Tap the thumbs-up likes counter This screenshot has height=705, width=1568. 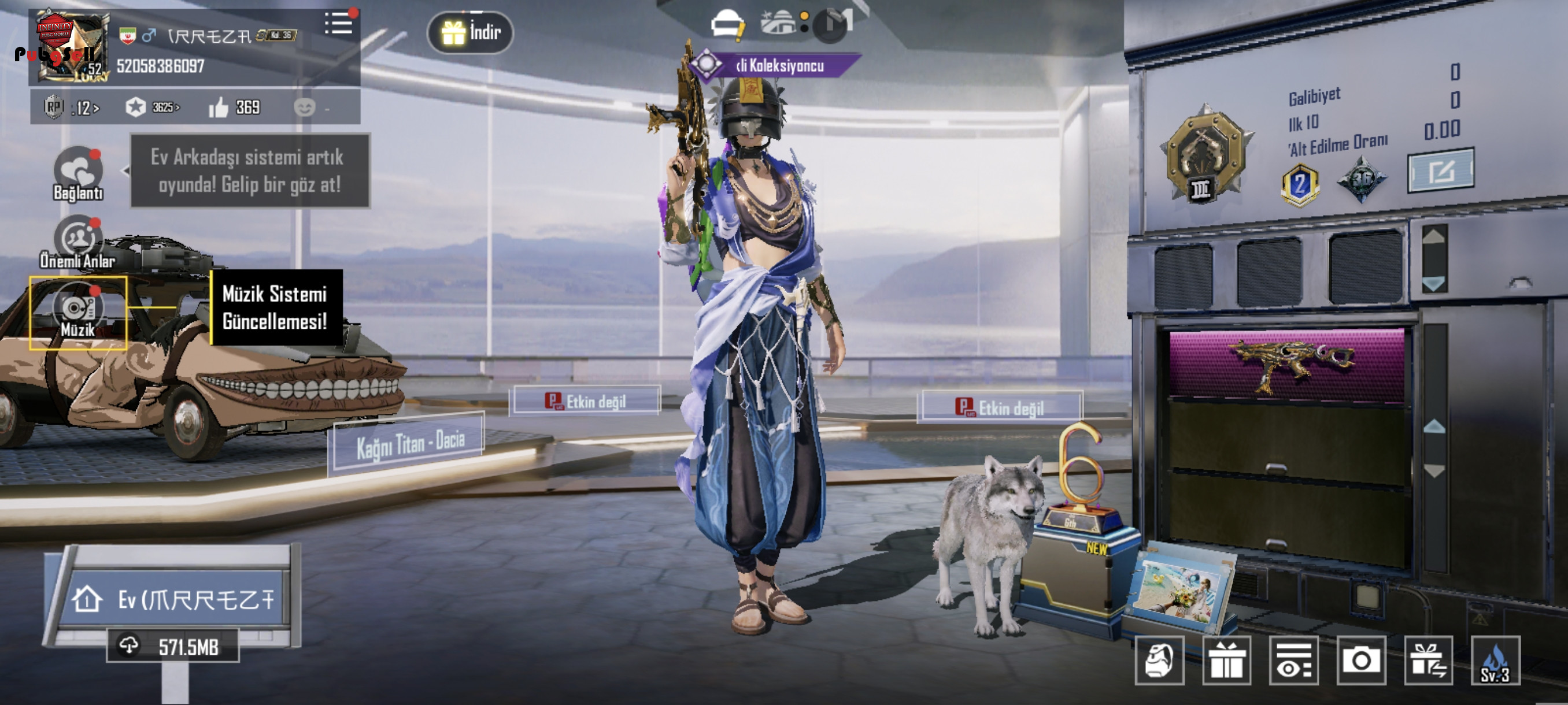234,107
